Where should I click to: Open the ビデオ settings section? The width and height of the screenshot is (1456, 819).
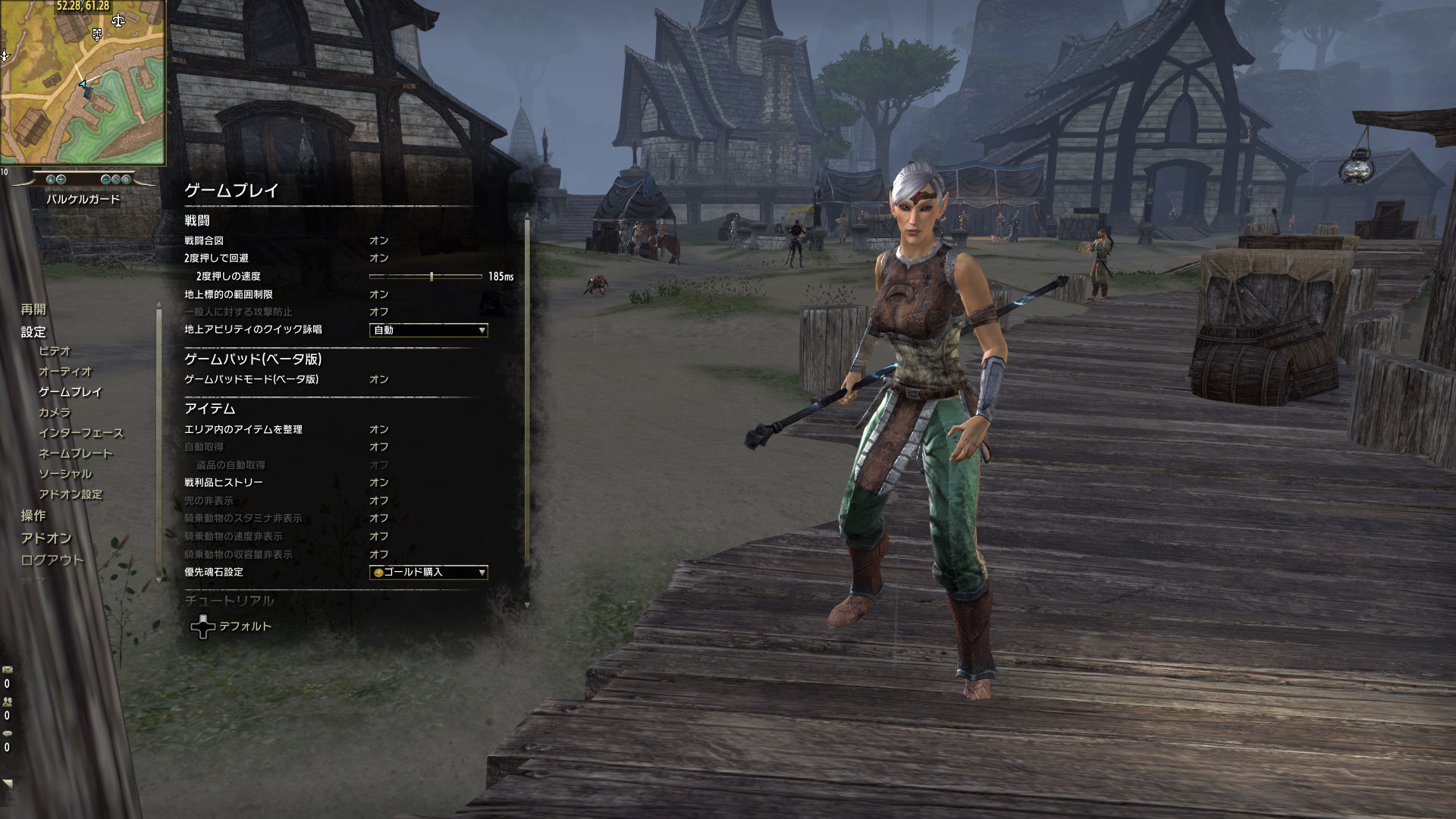coord(55,351)
